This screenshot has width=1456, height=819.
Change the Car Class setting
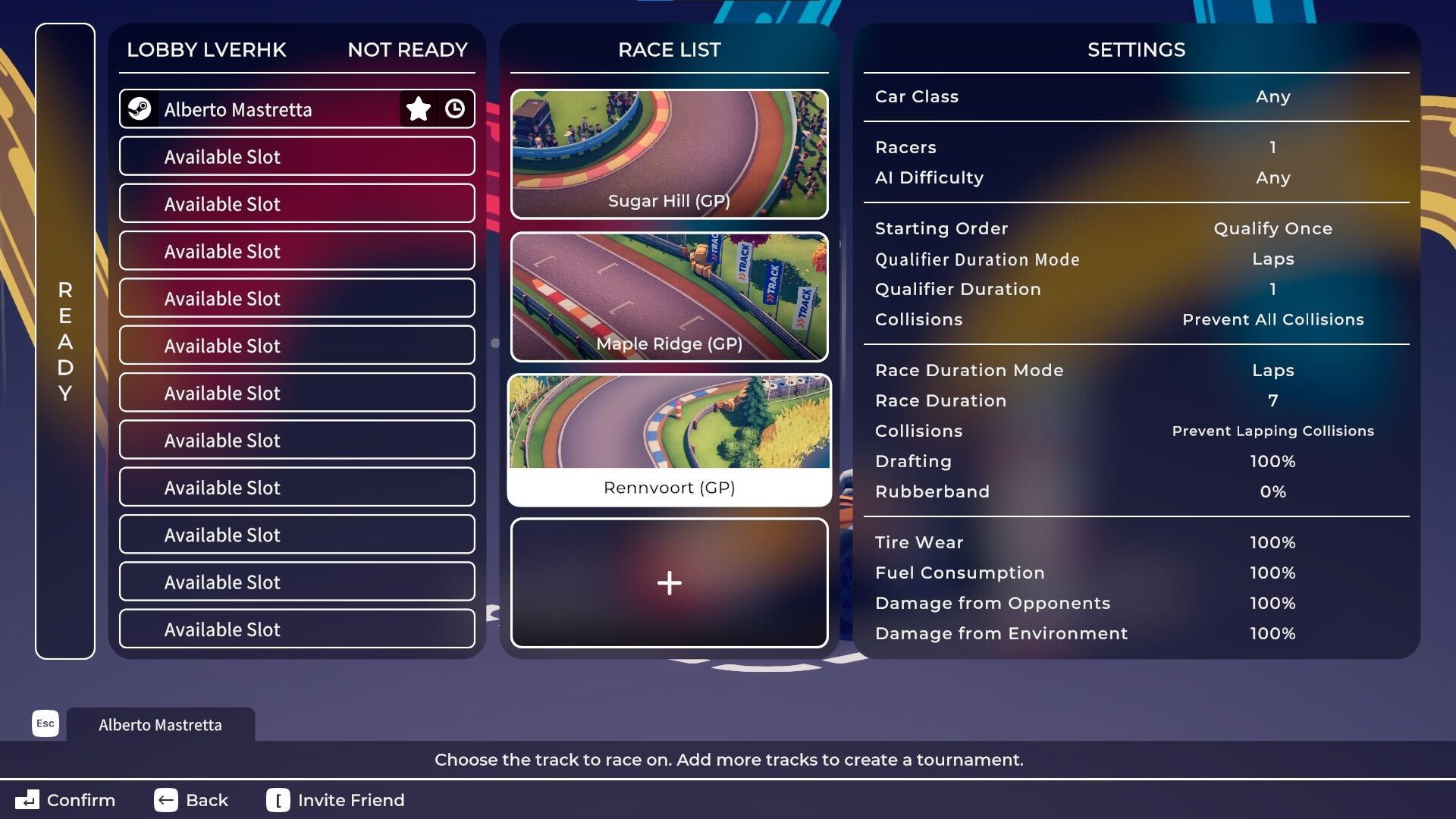click(x=1136, y=97)
